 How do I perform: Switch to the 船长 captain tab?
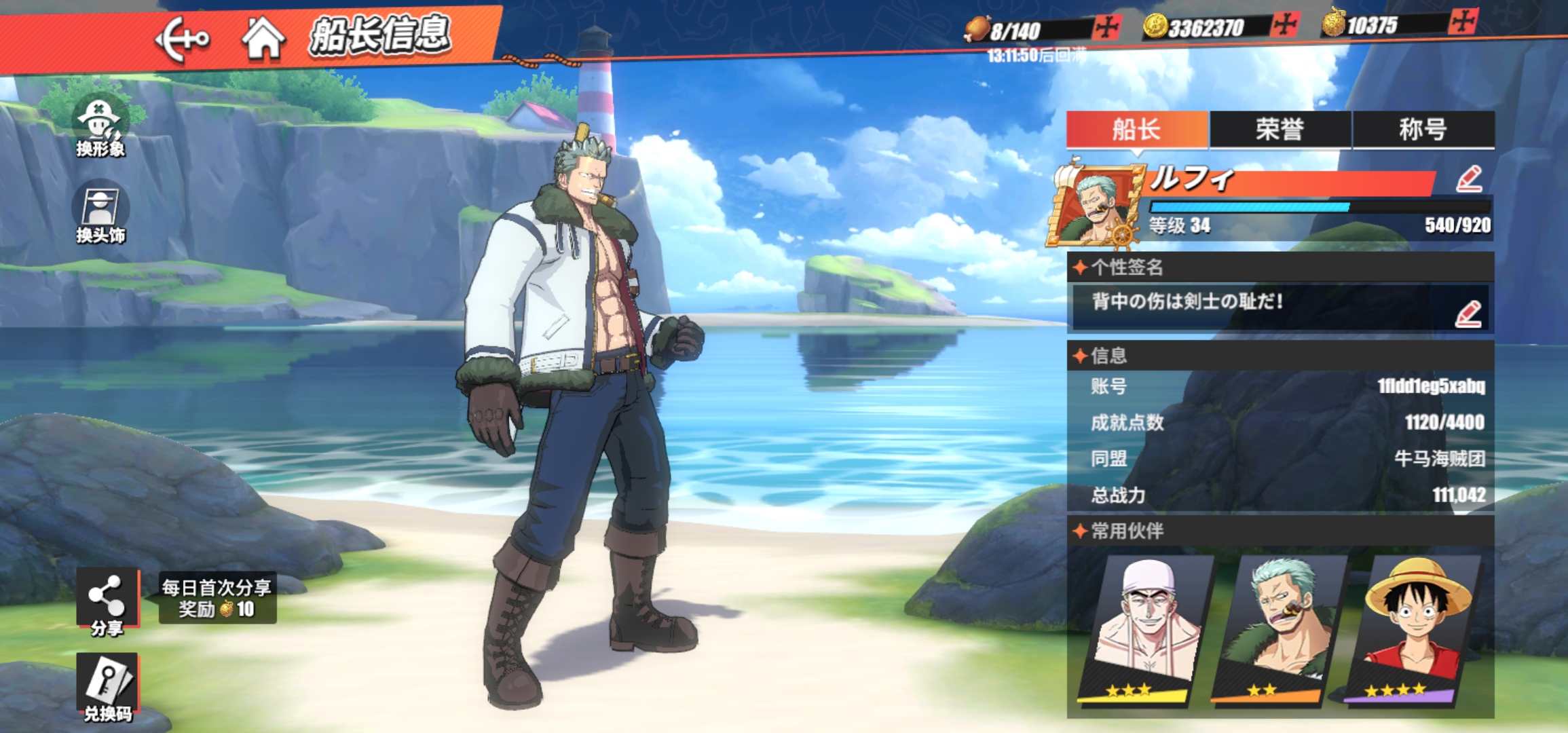(x=1137, y=129)
